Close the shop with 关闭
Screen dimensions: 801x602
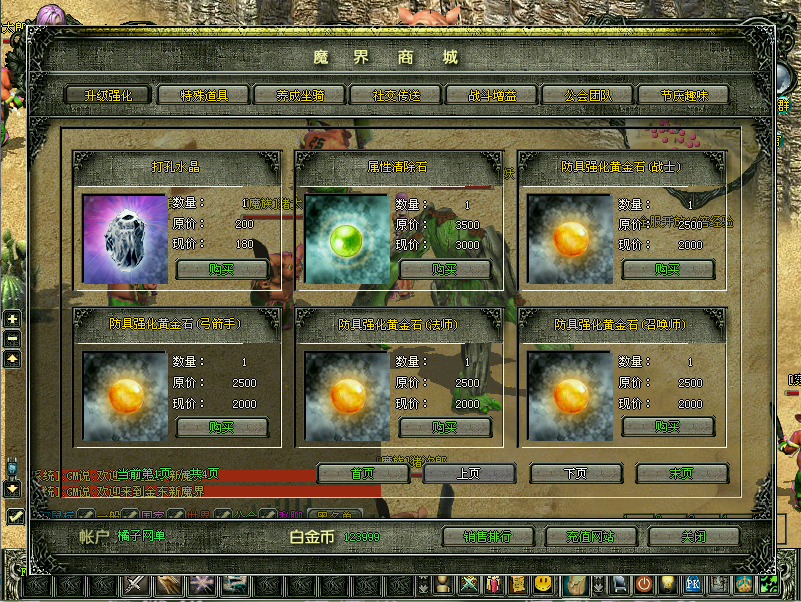click(693, 537)
